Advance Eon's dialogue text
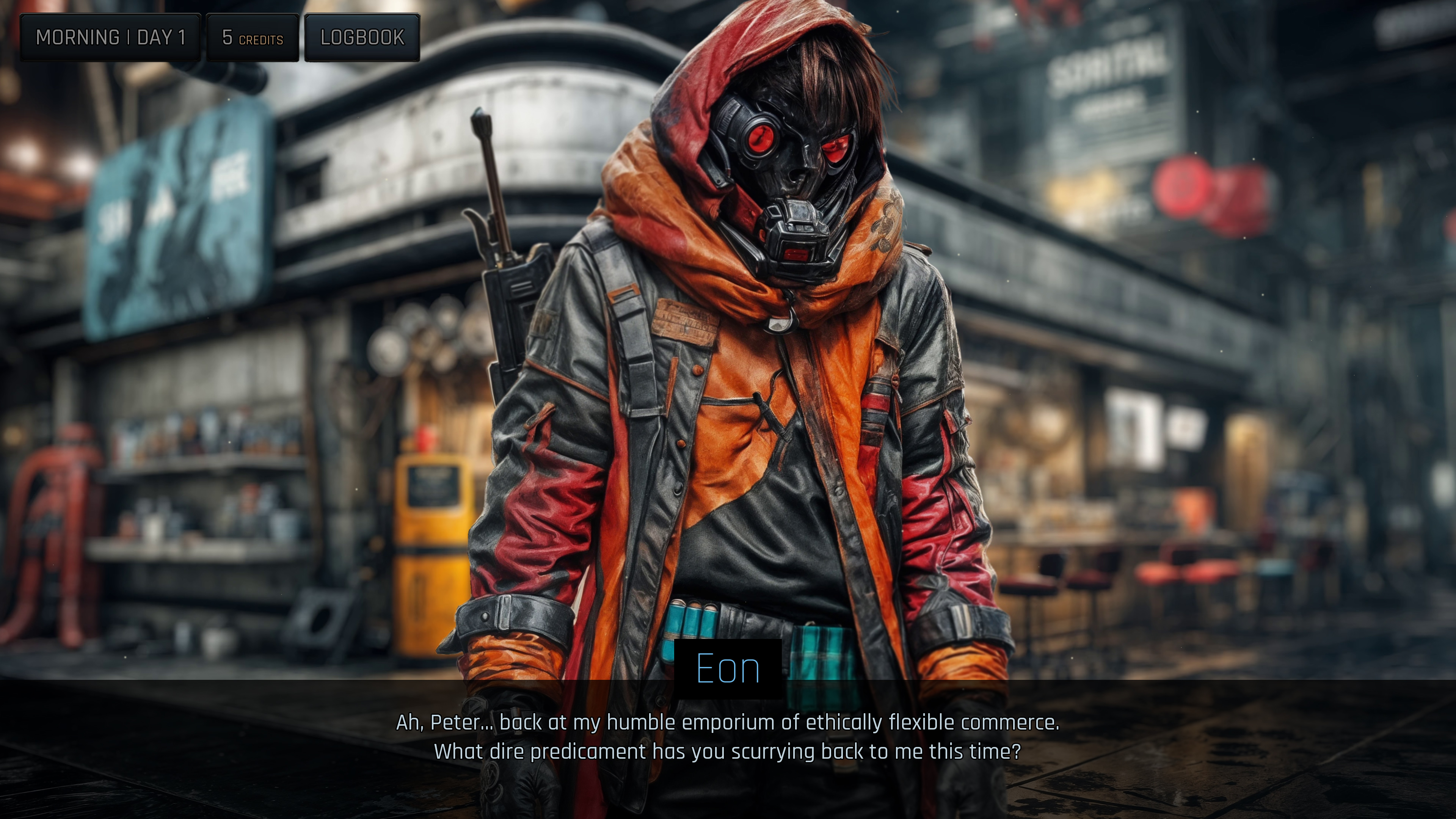The height and width of the screenshot is (819, 1456). point(728,737)
